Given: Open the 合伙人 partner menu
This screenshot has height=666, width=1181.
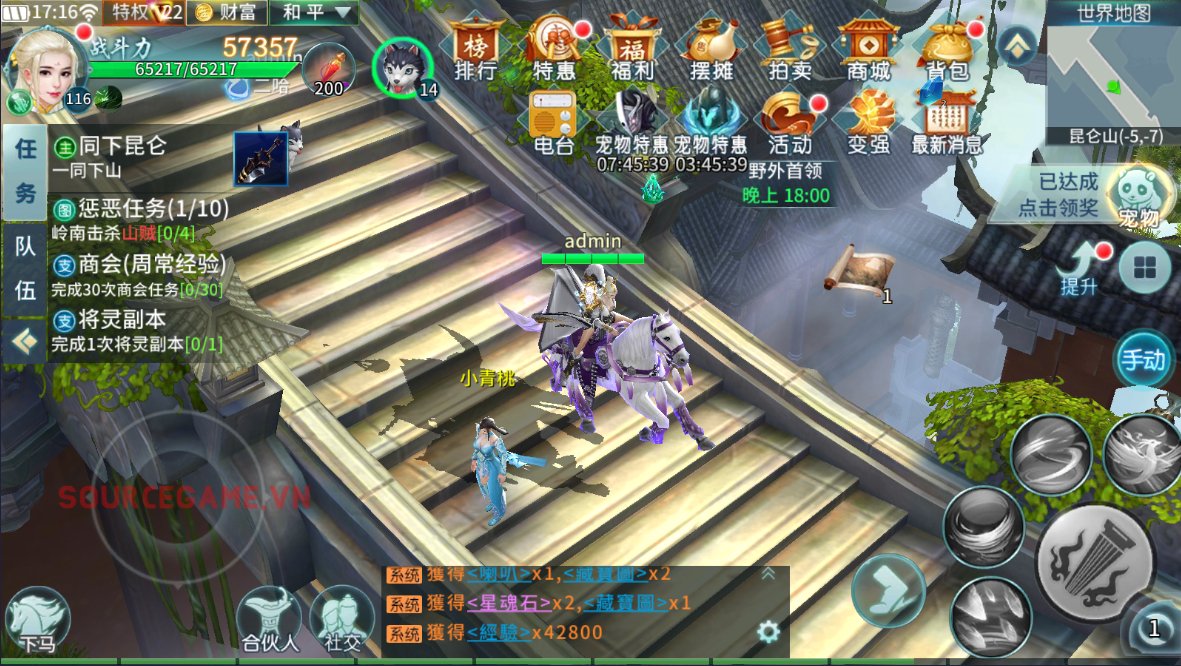Looking at the screenshot, I should tap(268, 620).
